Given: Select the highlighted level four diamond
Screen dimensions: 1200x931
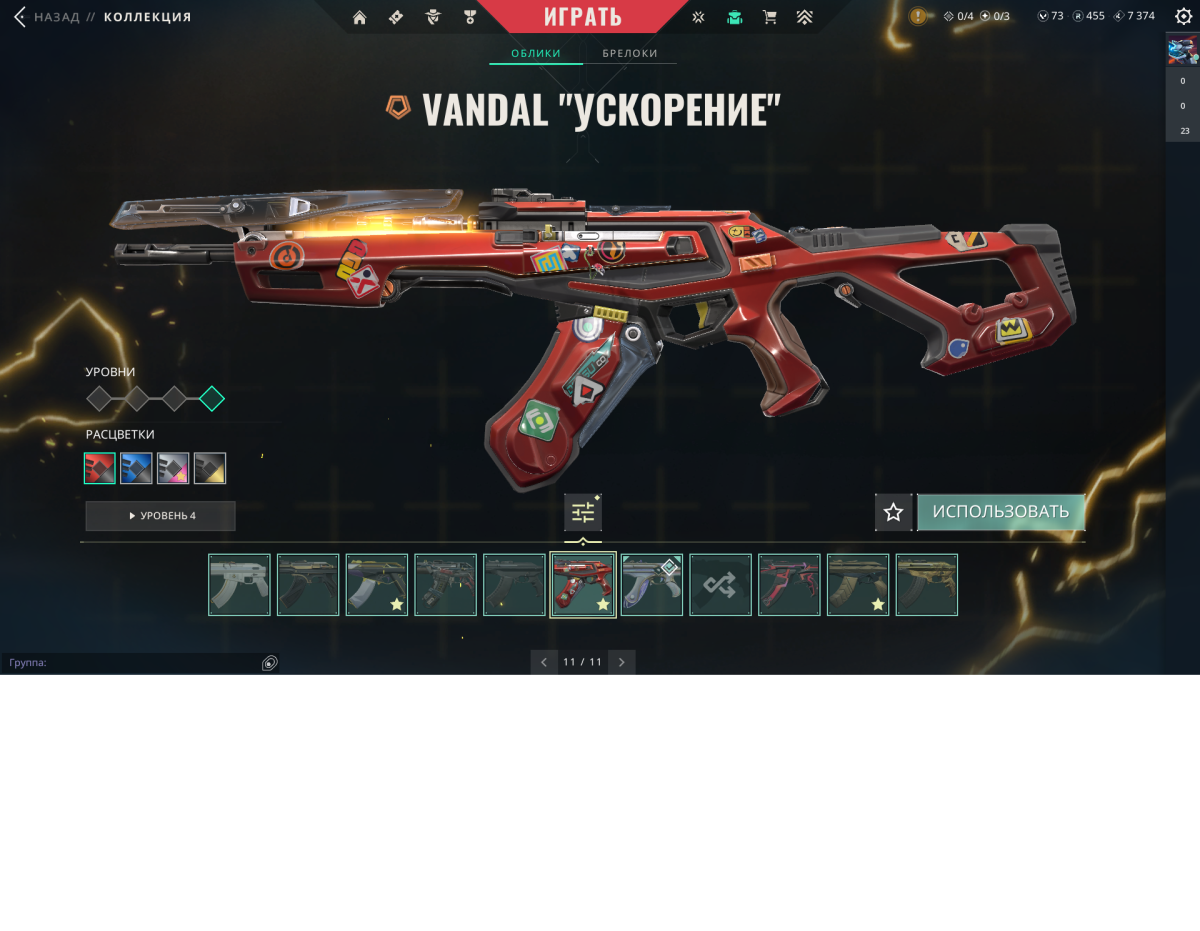Looking at the screenshot, I should click(211, 399).
